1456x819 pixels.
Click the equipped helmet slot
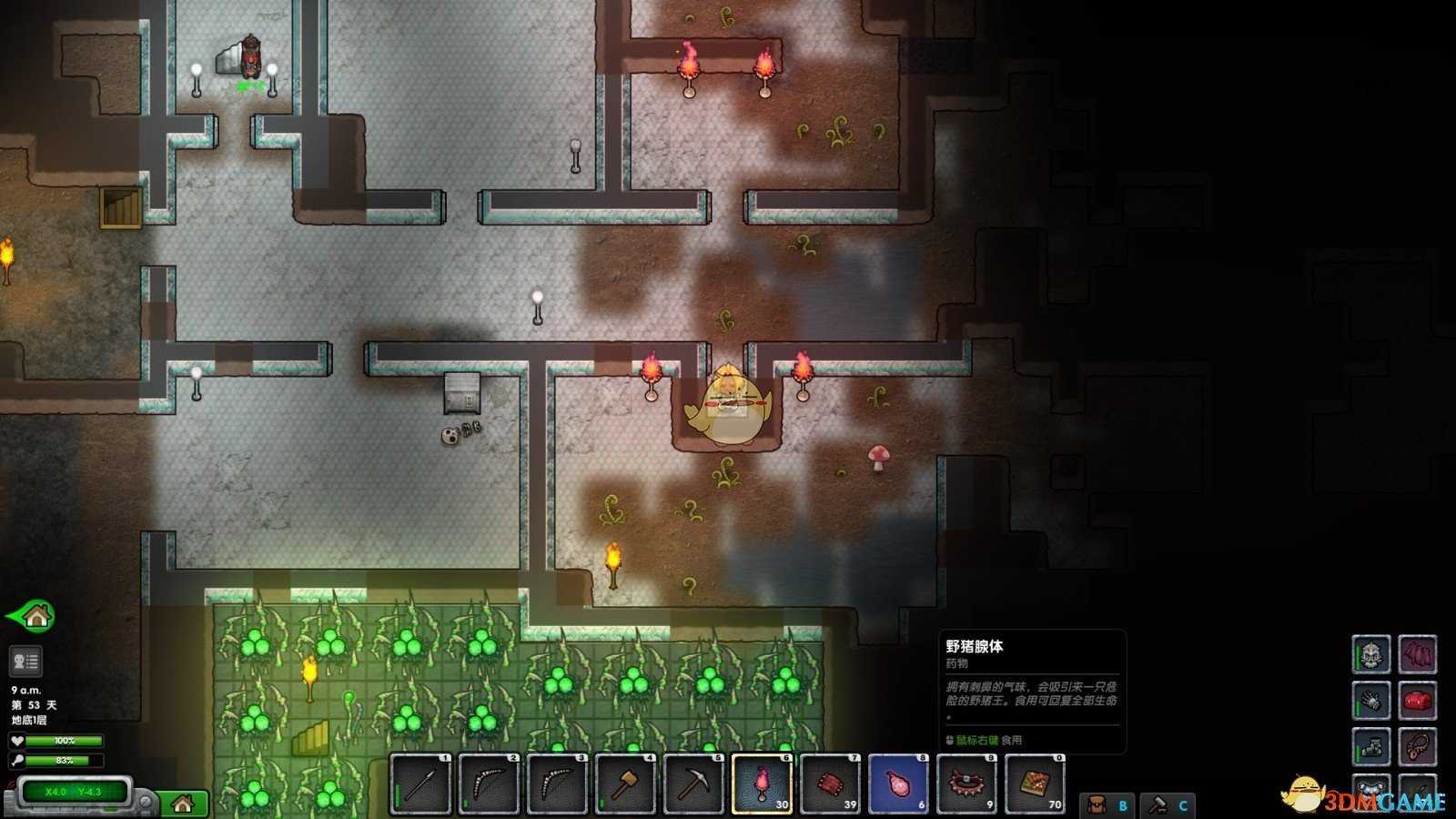1371,654
